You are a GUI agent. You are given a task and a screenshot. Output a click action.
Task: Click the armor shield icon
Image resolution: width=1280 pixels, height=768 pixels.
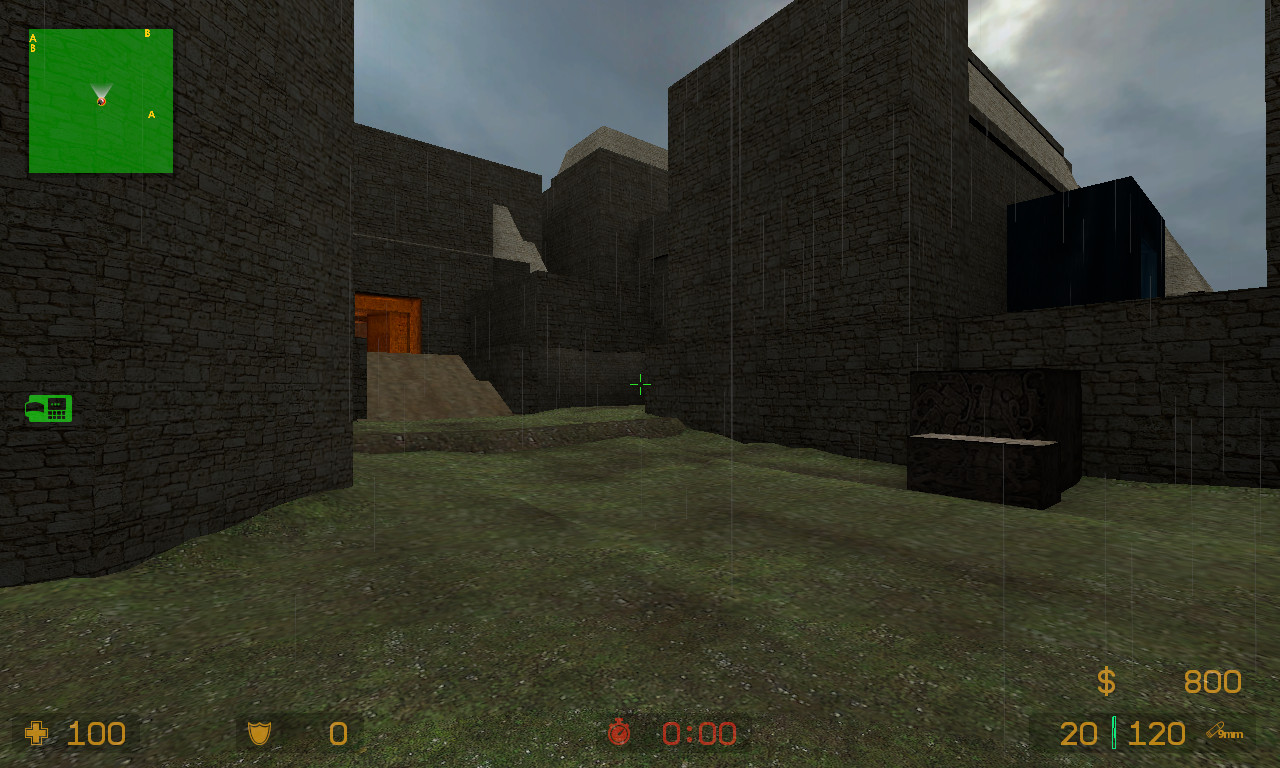tap(260, 734)
